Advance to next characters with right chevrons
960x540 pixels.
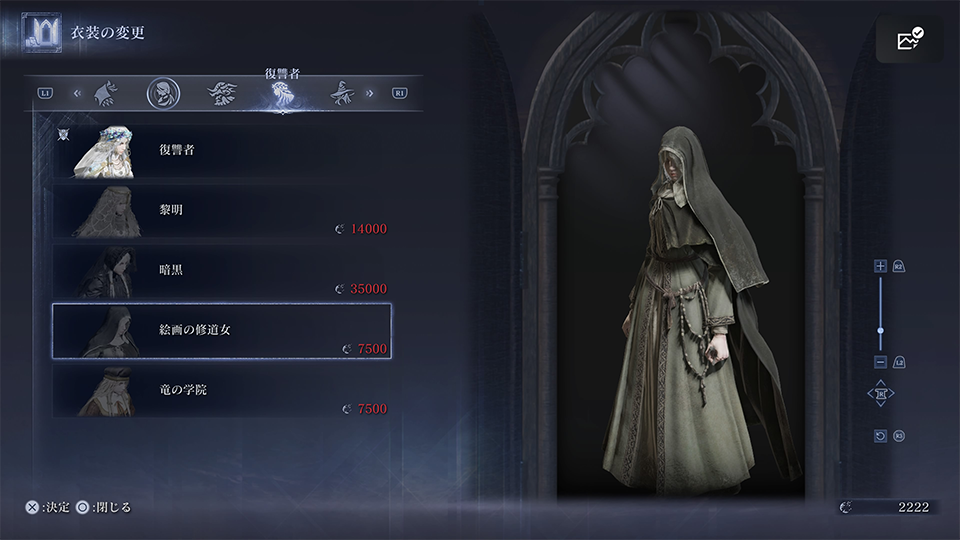[x=371, y=94]
